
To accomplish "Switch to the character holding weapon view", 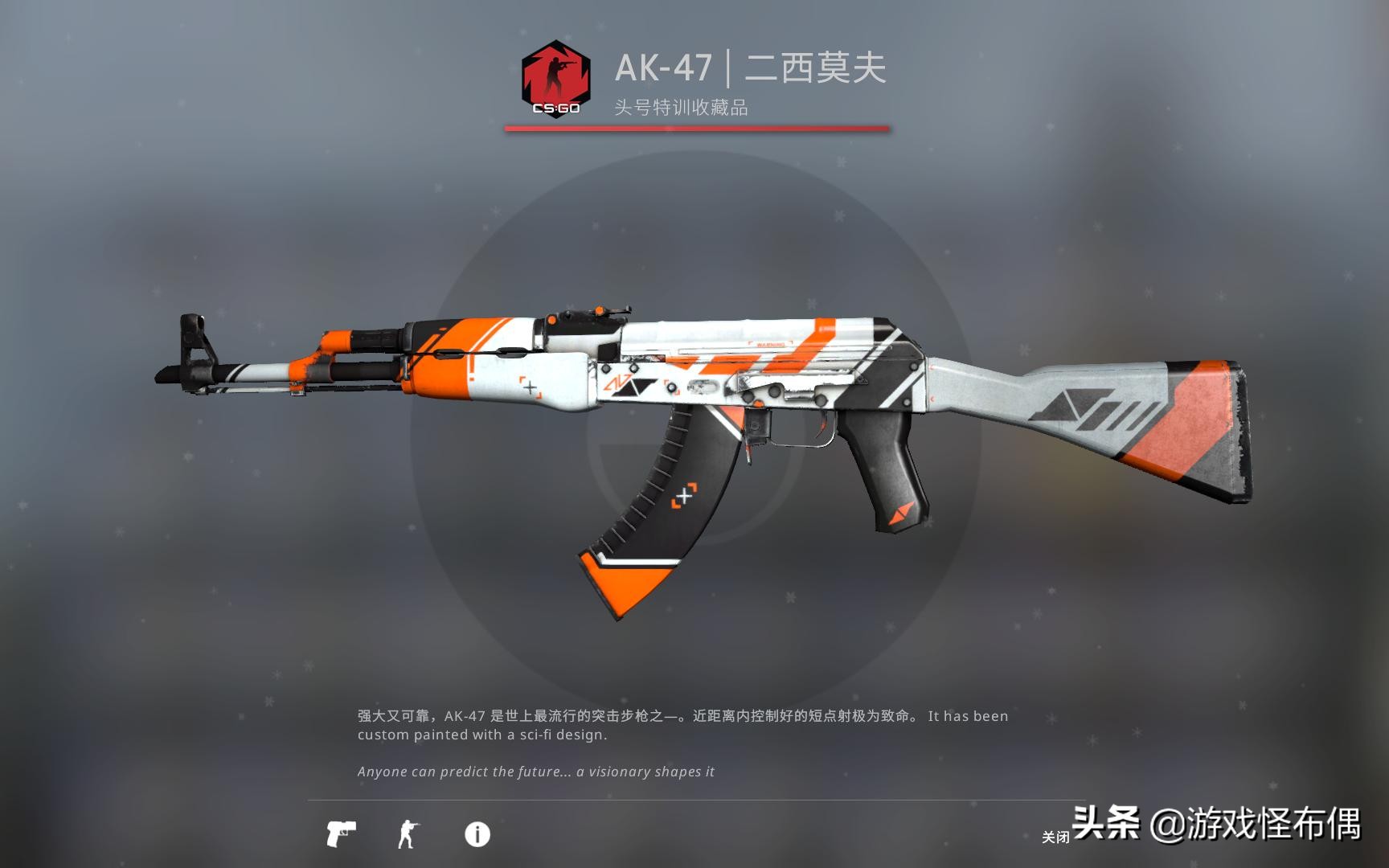I will pos(408,834).
